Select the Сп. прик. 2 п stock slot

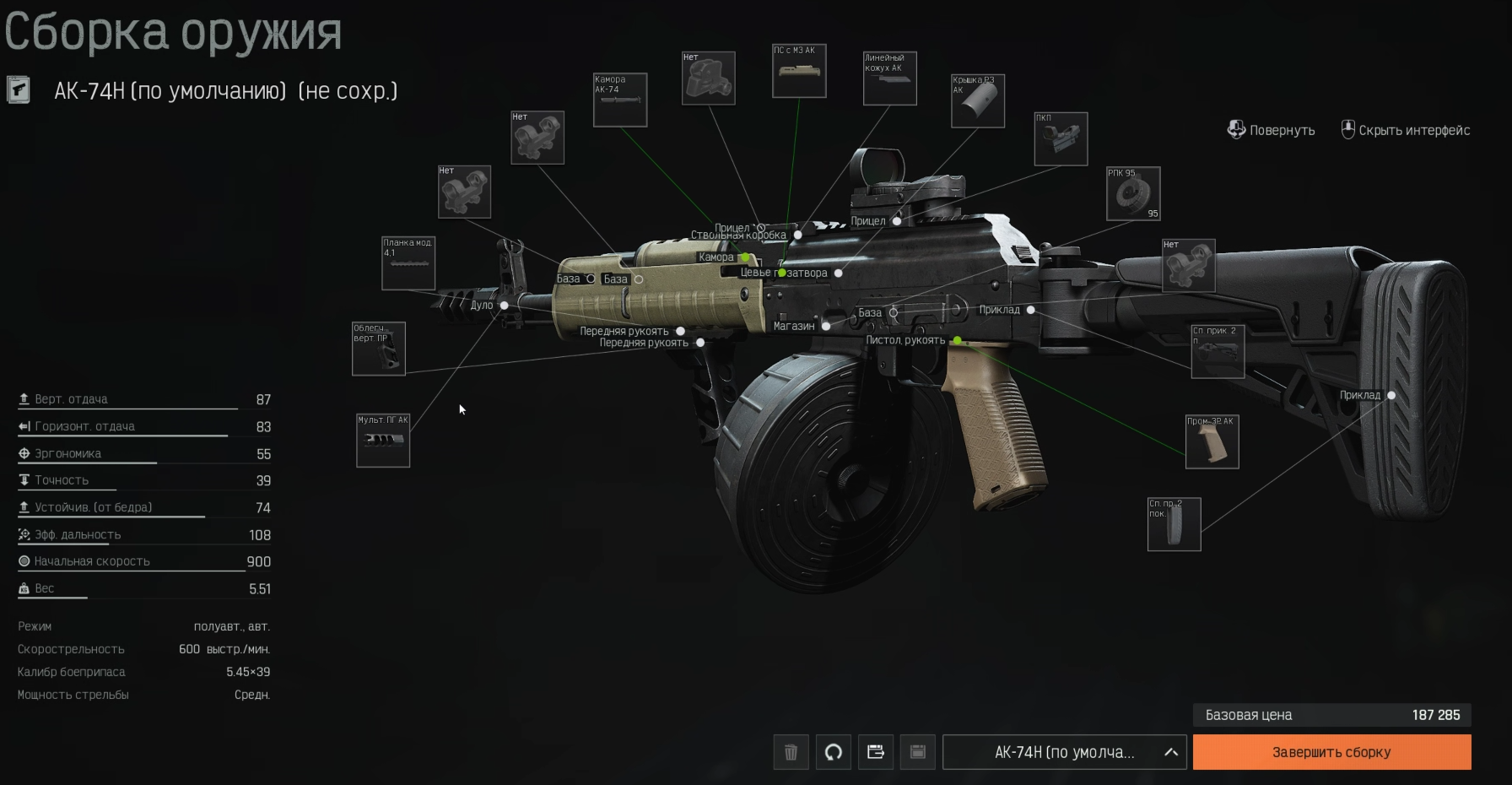point(1218,351)
